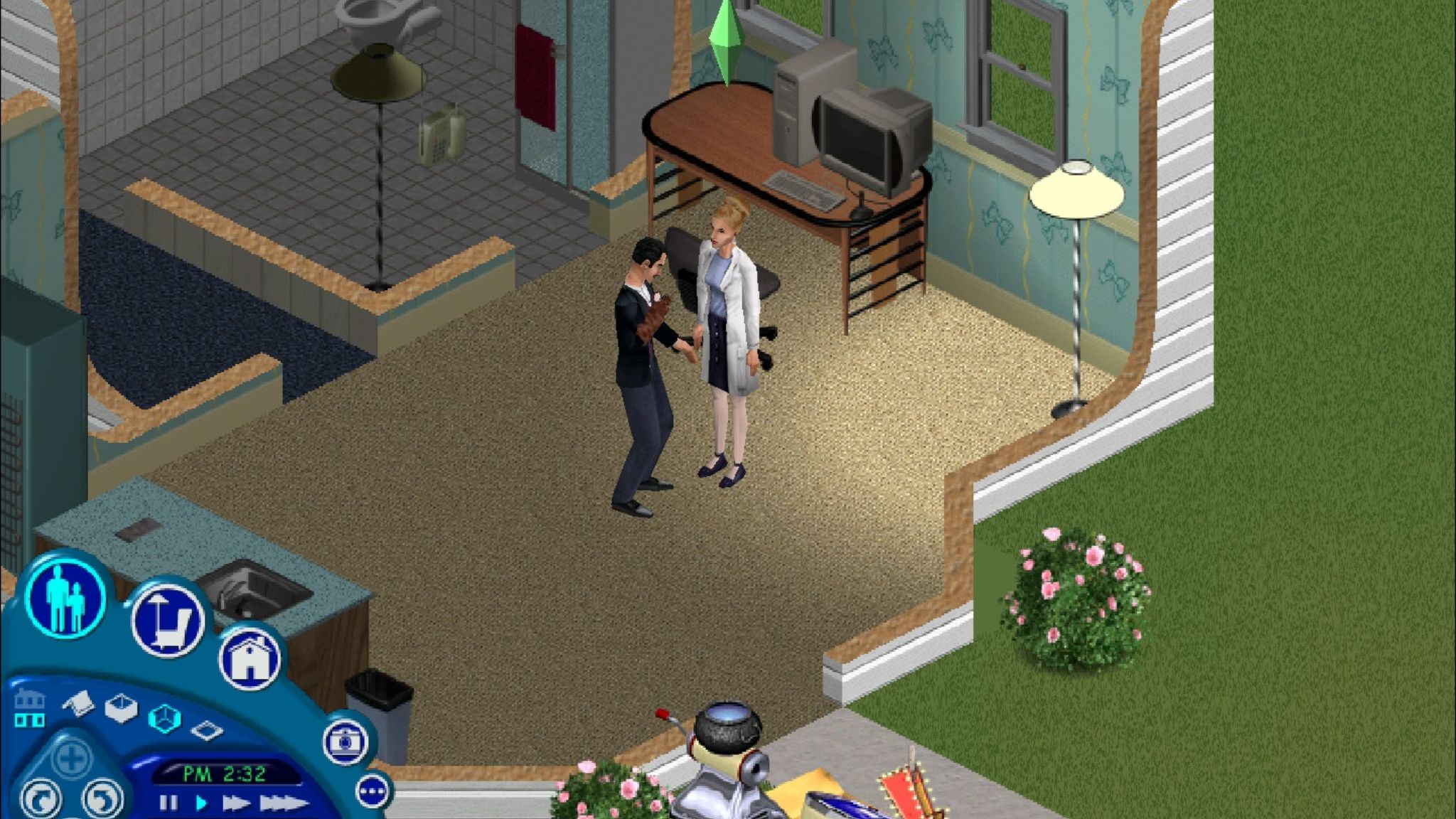Click the PM 2:32 clock display
The image size is (1456, 819).
(x=225, y=773)
